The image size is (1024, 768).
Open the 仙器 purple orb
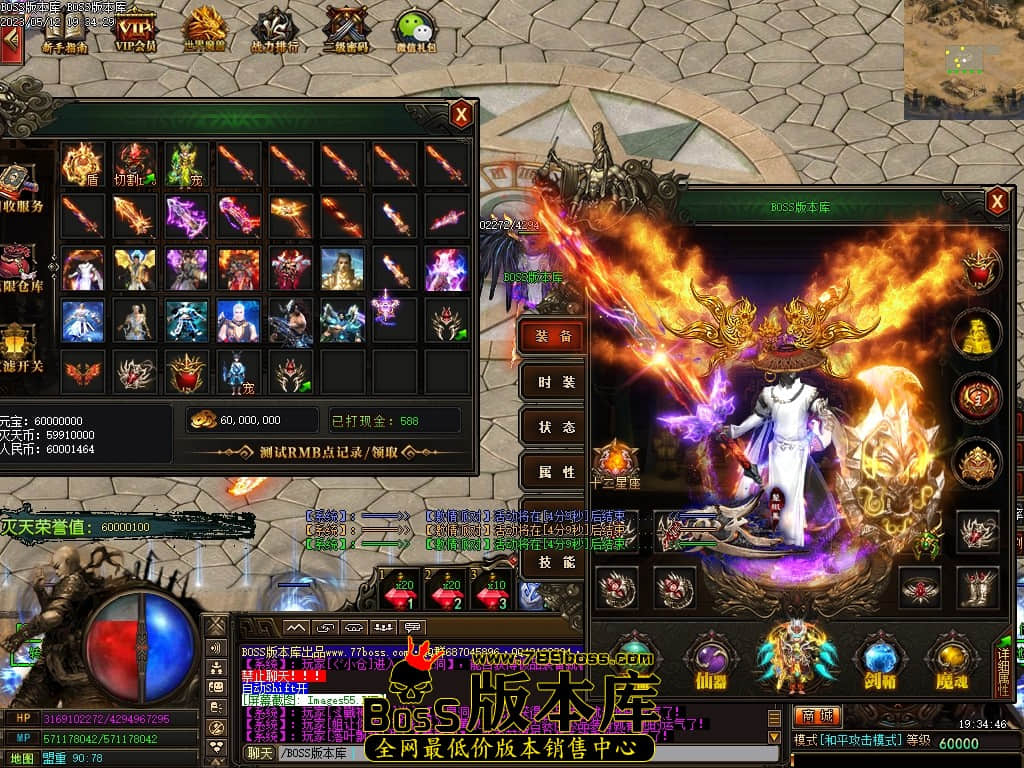tap(709, 662)
